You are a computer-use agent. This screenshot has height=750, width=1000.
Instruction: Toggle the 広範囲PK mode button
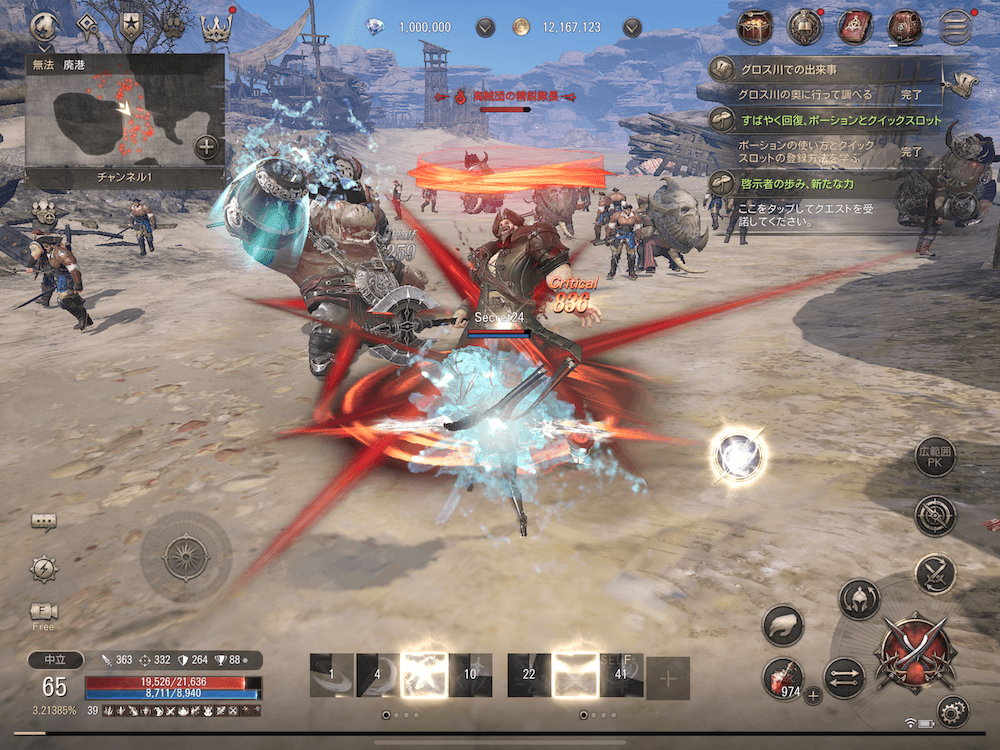pyautogui.click(x=936, y=459)
